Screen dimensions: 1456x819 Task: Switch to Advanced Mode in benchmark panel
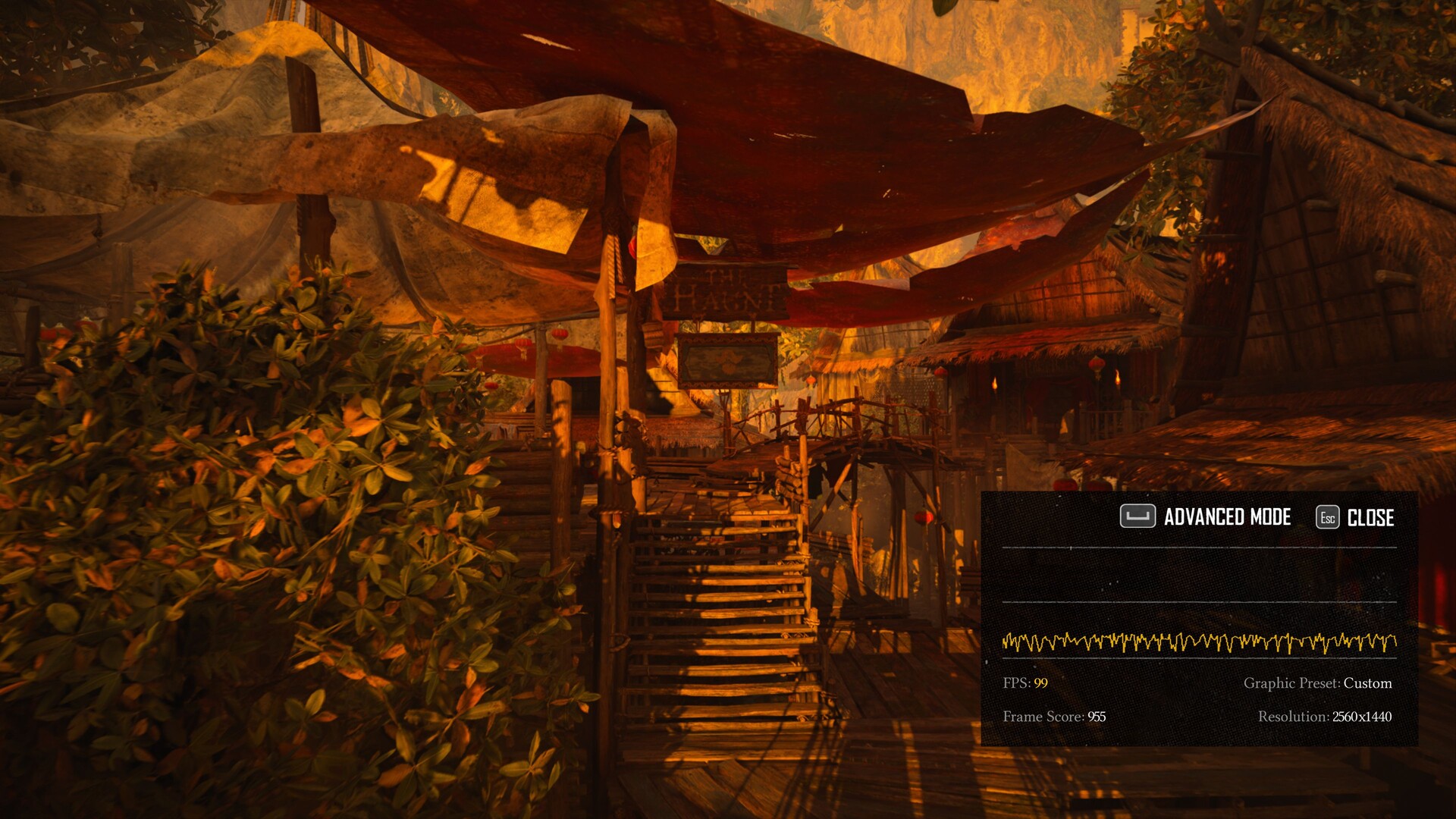[1207, 517]
